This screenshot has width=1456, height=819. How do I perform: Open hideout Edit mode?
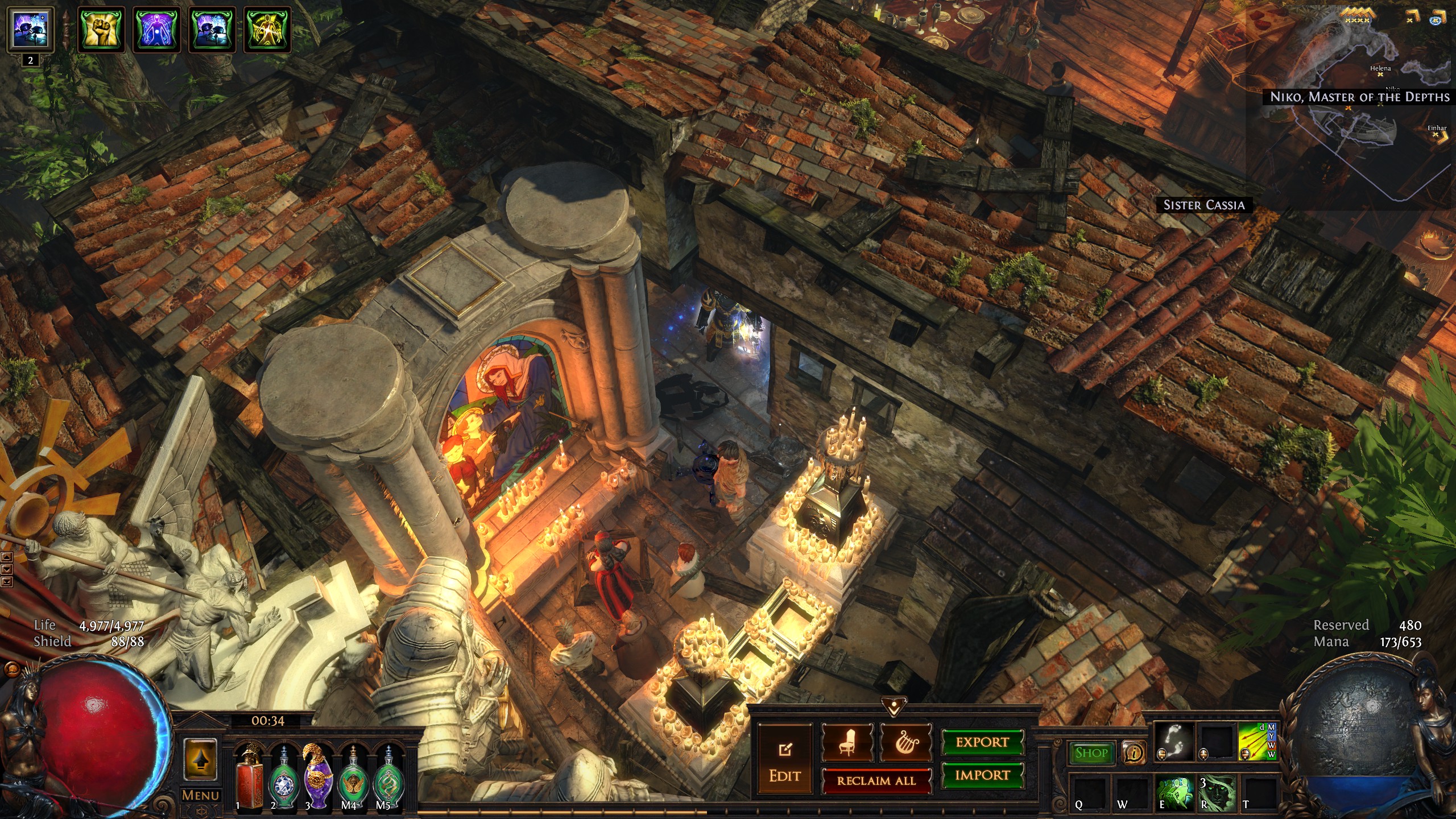785,760
